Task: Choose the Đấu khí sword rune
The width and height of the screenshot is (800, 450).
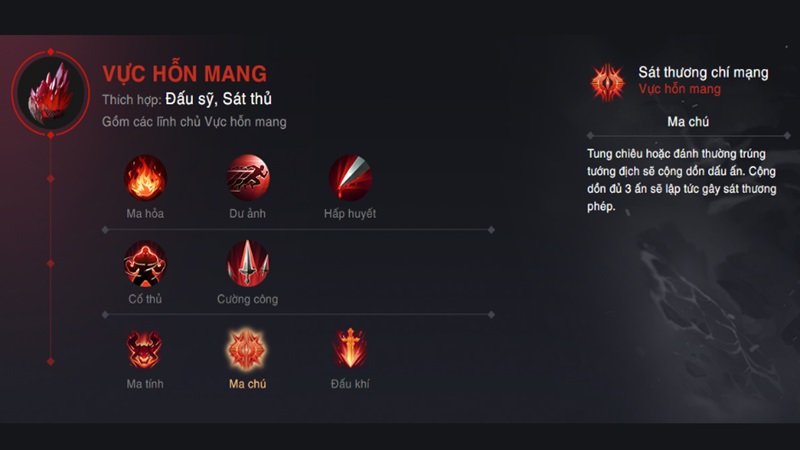Action: (x=350, y=349)
